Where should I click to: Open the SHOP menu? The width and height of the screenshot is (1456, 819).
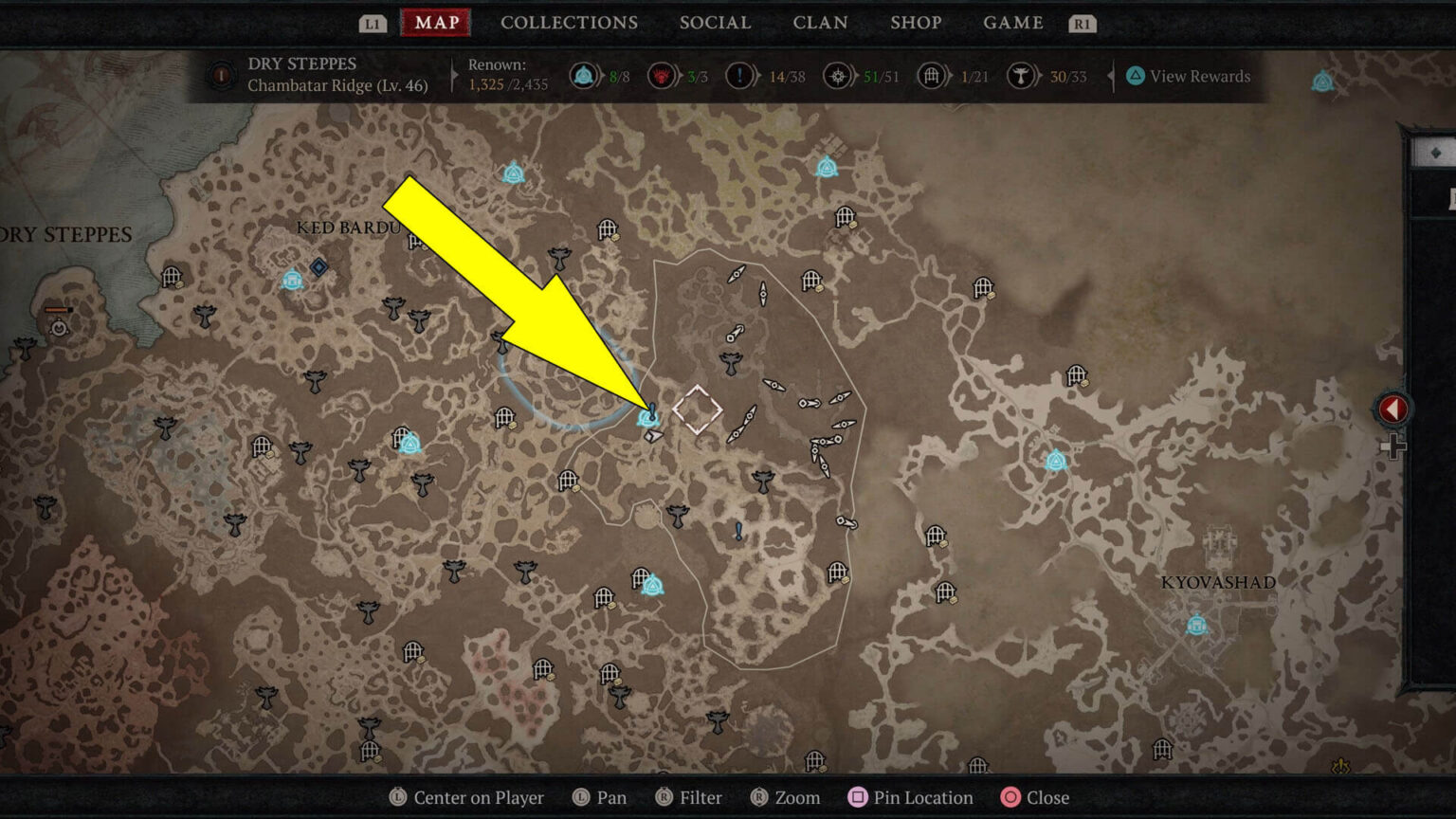[x=916, y=23]
